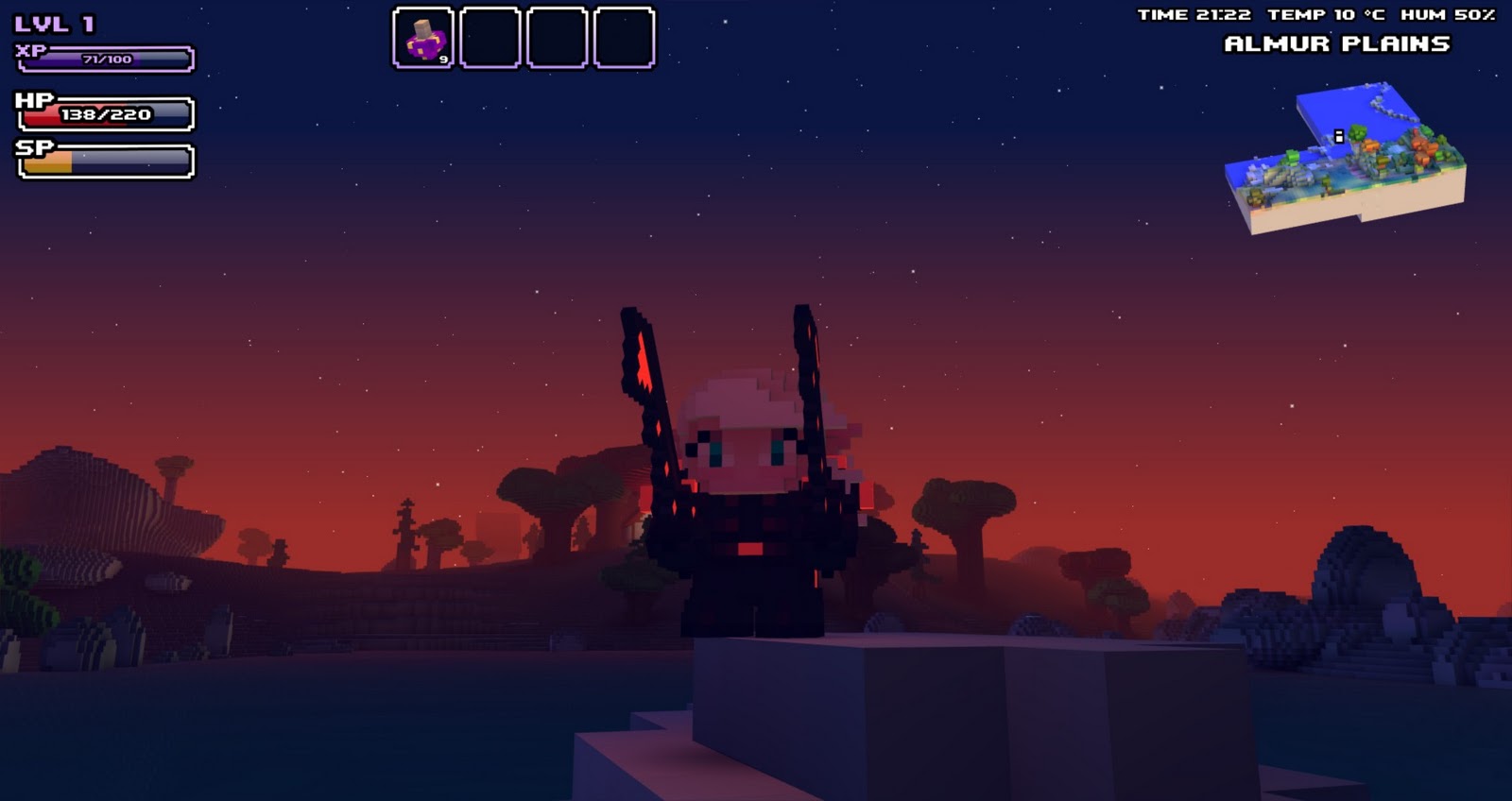Click the ALMUR PLAINS region name
The height and width of the screenshot is (801, 1512).
coord(1338,43)
